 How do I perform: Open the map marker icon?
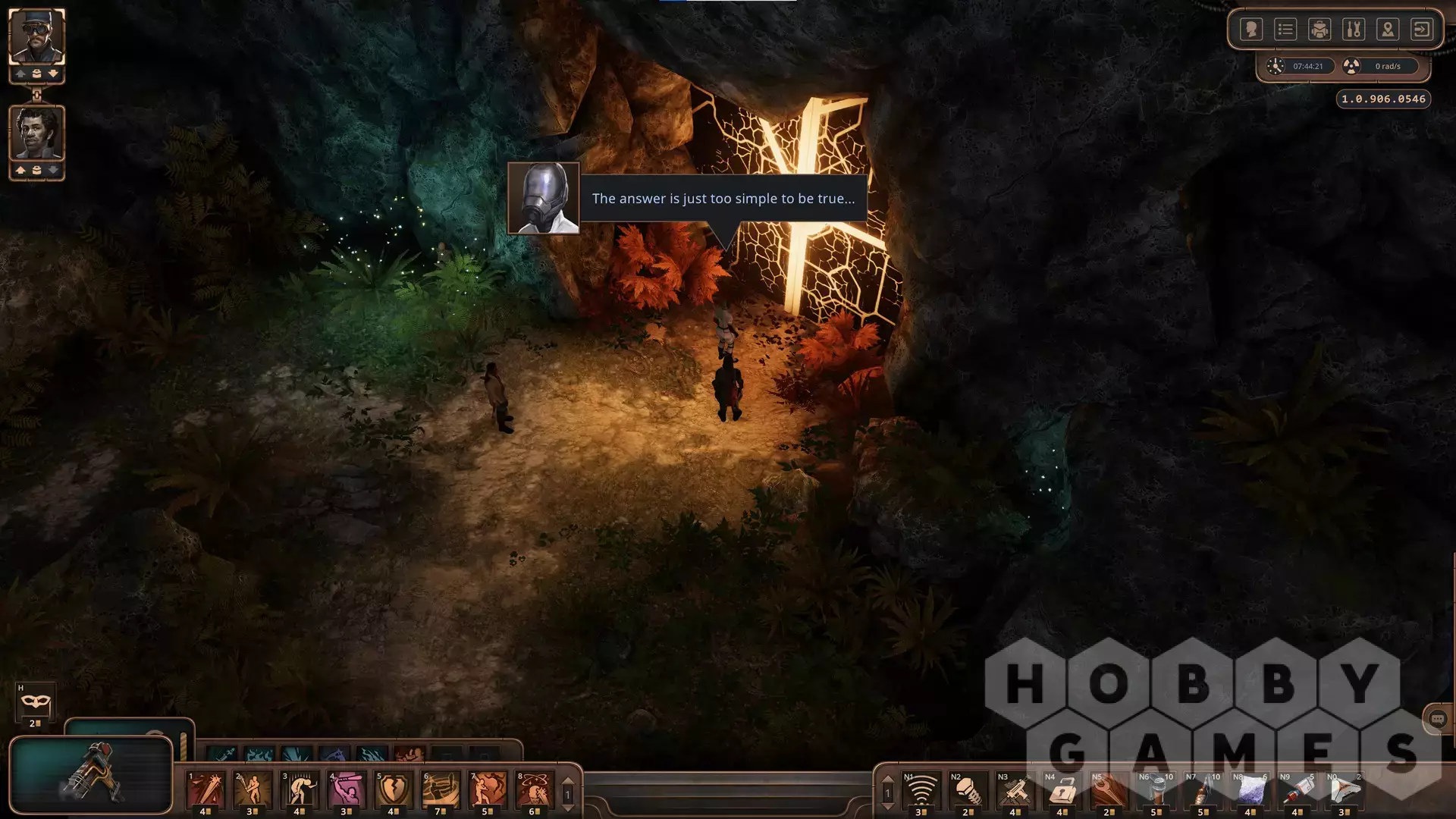pos(1388,30)
